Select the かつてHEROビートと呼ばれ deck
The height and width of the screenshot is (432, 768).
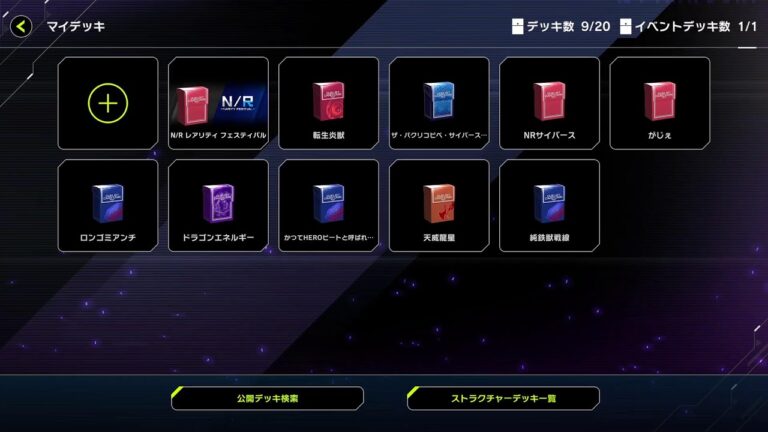(328, 205)
